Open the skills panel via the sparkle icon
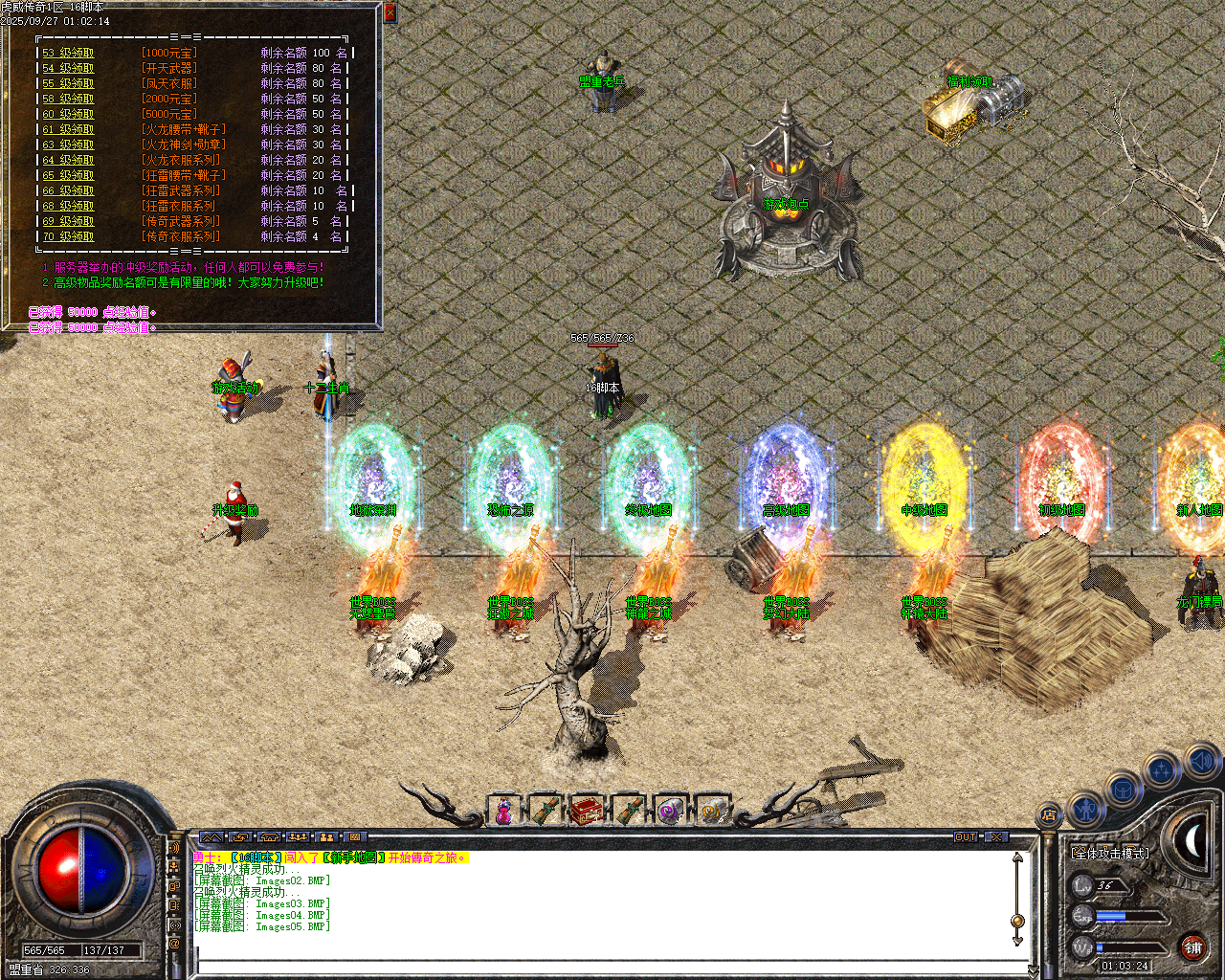The width and height of the screenshot is (1225, 980). 1160,768
